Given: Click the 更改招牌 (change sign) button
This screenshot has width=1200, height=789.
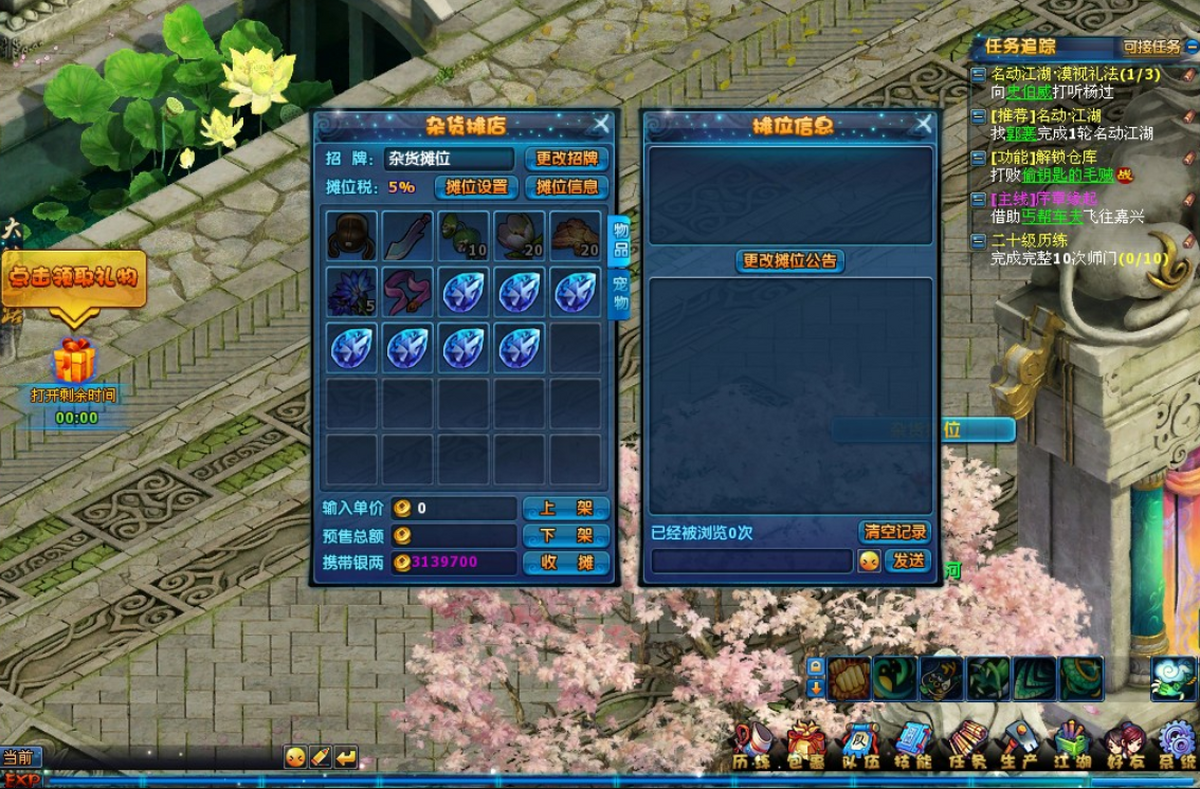Looking at the screenshot, I should pos(566,158).
